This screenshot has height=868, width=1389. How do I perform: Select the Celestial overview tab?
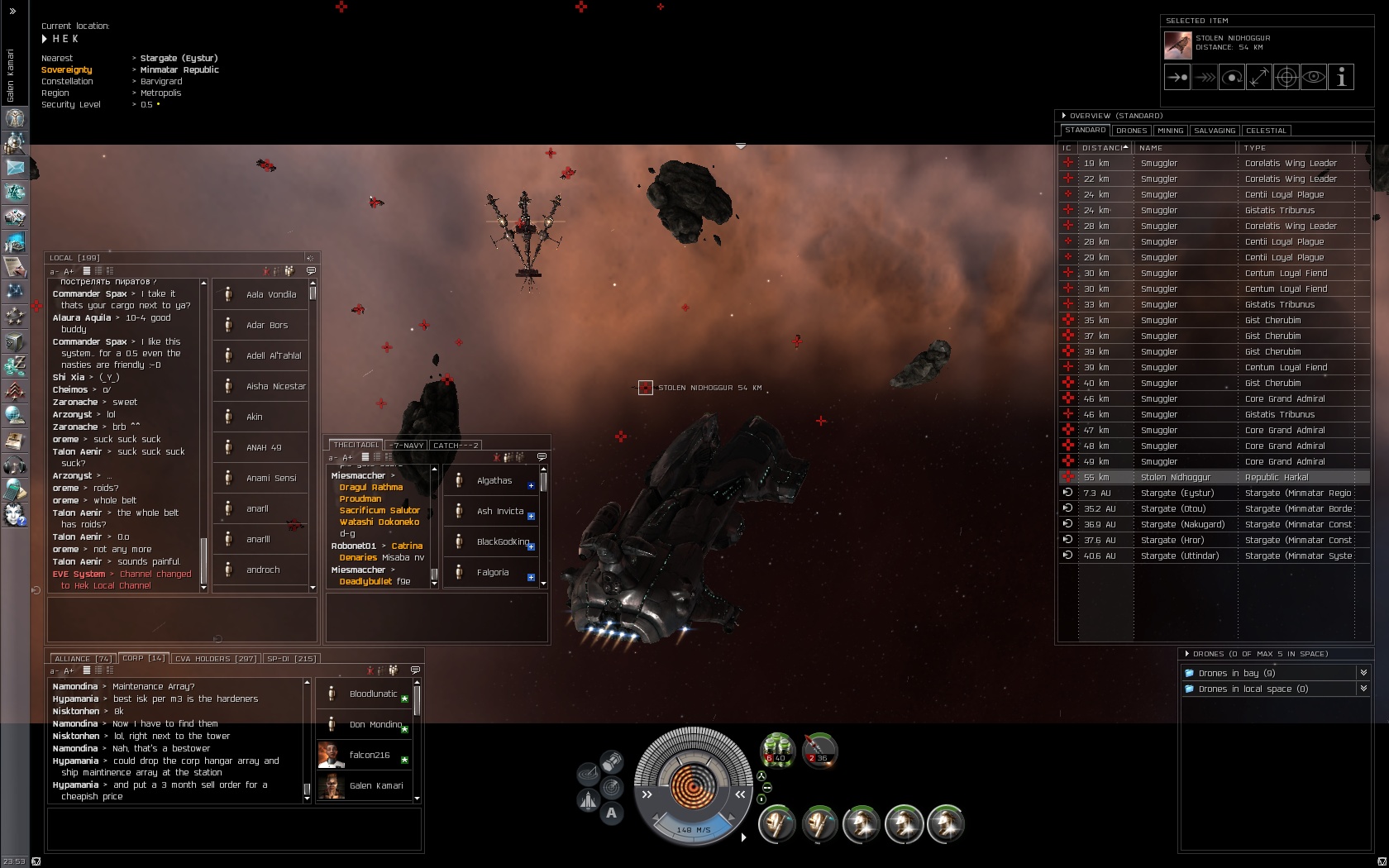[x=1266, y=131]
